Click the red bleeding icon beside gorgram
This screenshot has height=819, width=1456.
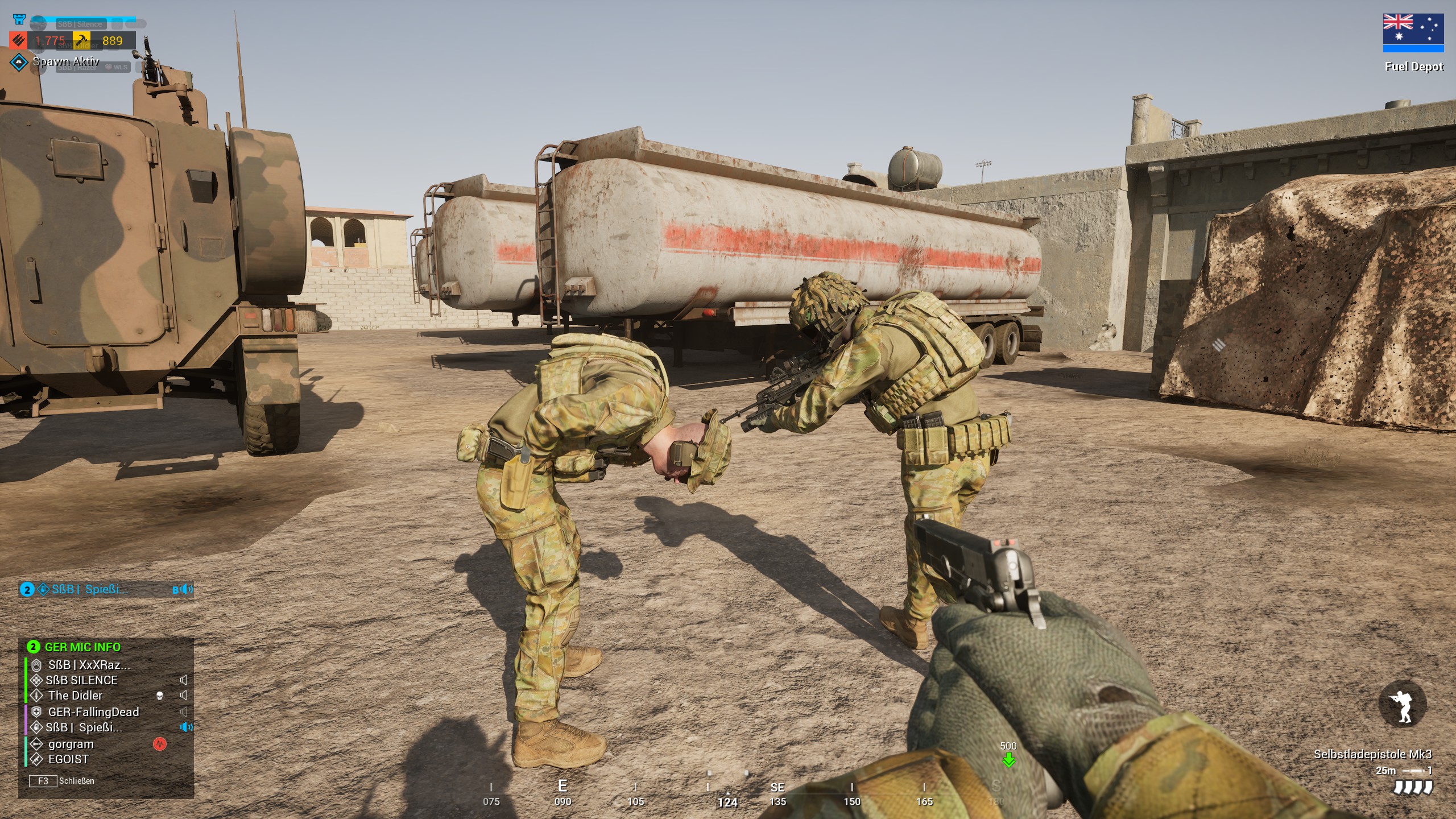pos(160,744)
